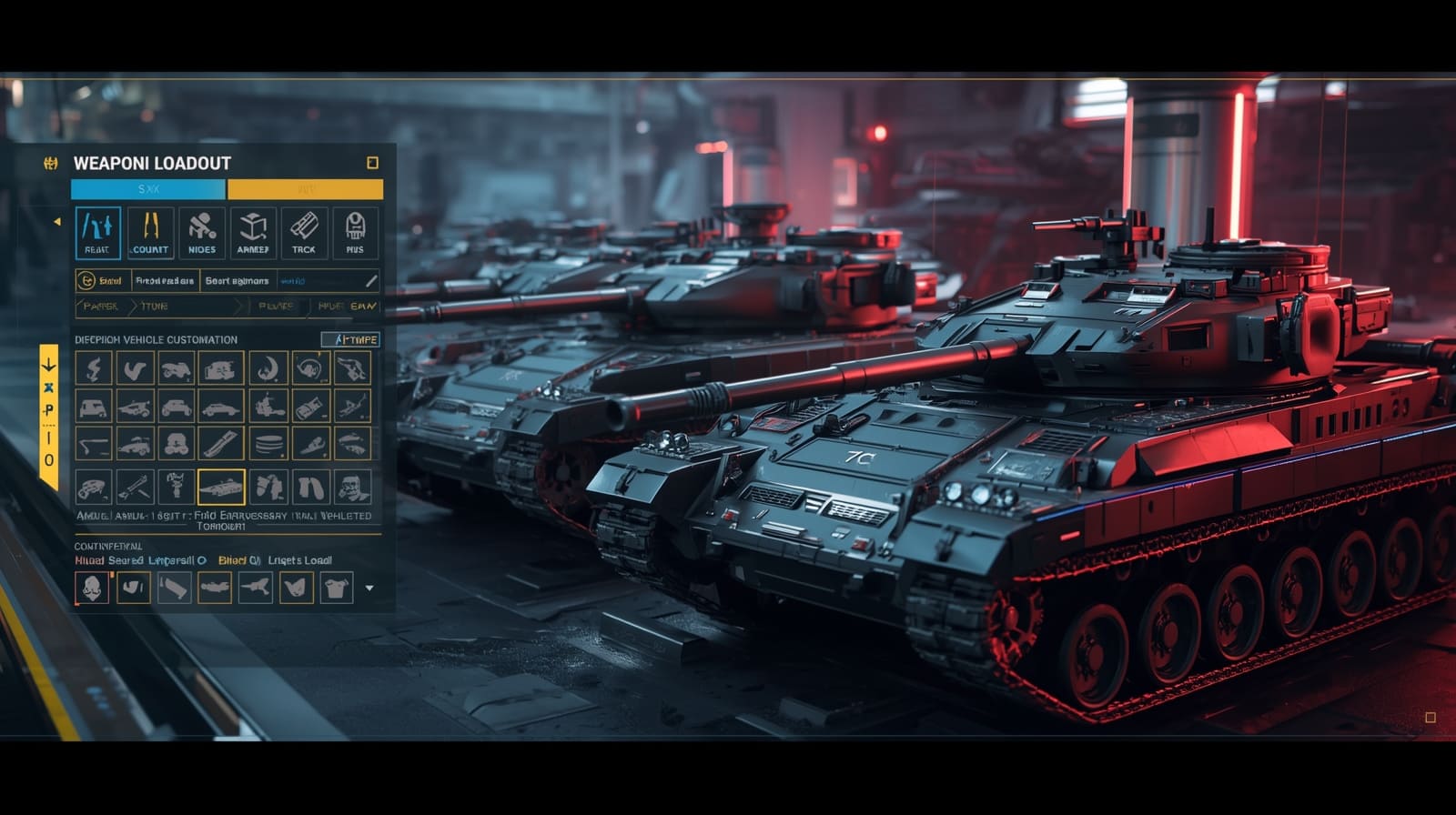Click the edit pencil icon in filter row
The width and height of the screenshot is (1456, 815).
(x=370, y=281)
